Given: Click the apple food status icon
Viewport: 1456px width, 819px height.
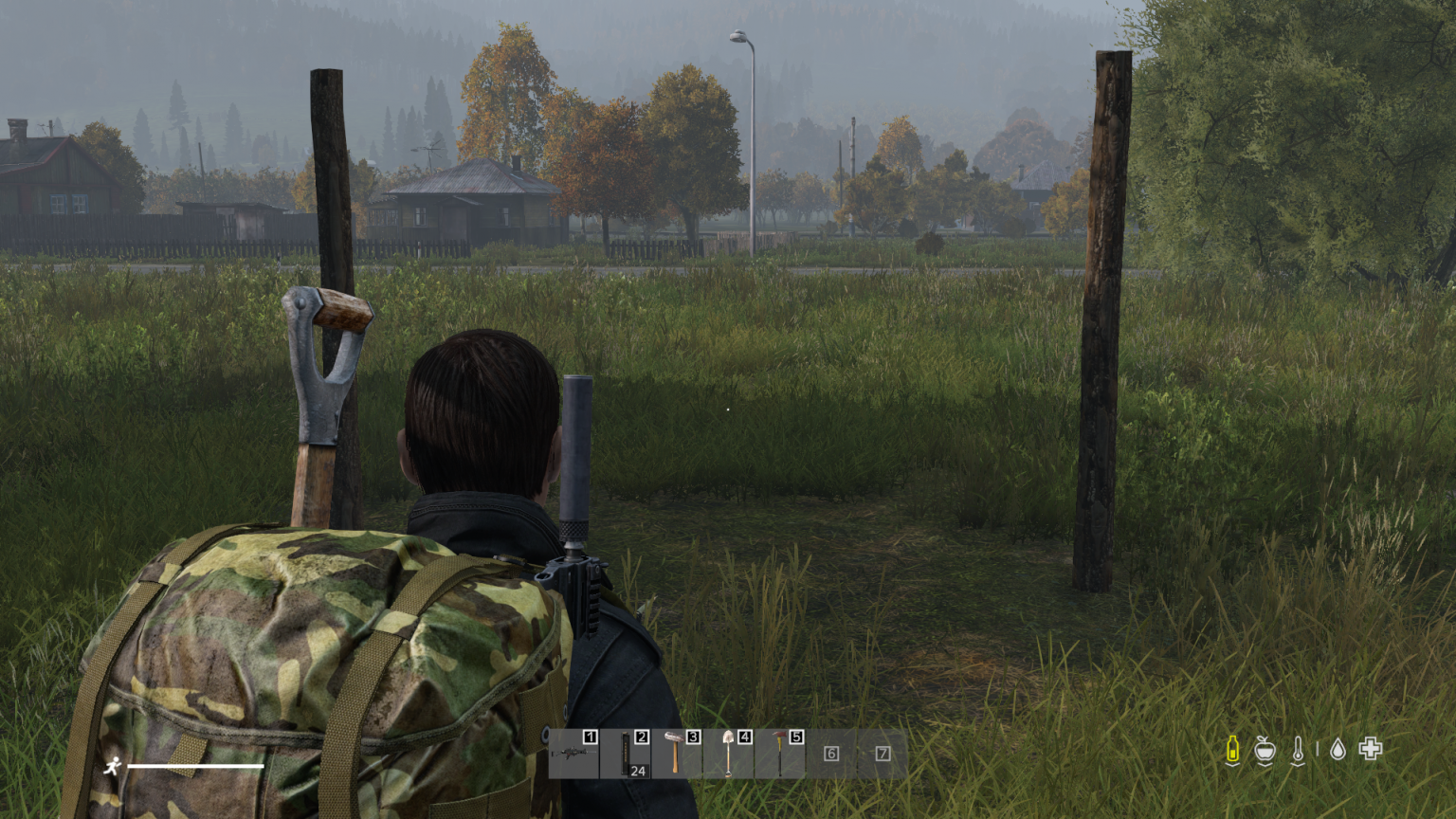Looking at the screenshot, I should tap(1265, 750).
